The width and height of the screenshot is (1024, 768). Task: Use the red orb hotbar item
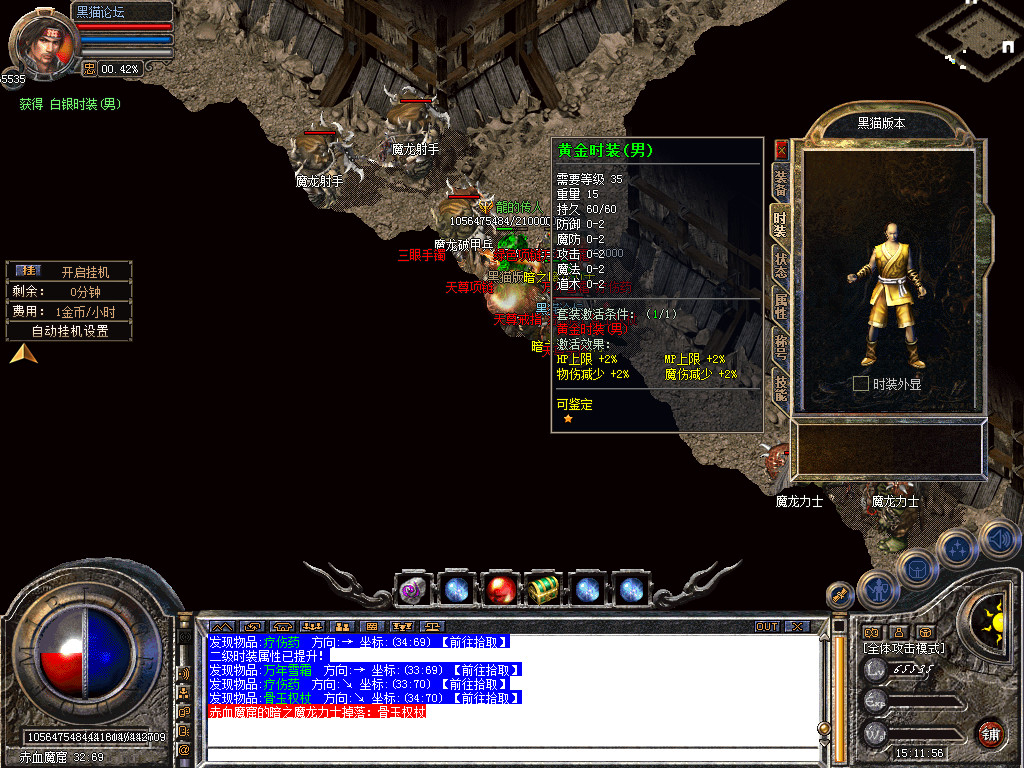[x=499, y=590]
